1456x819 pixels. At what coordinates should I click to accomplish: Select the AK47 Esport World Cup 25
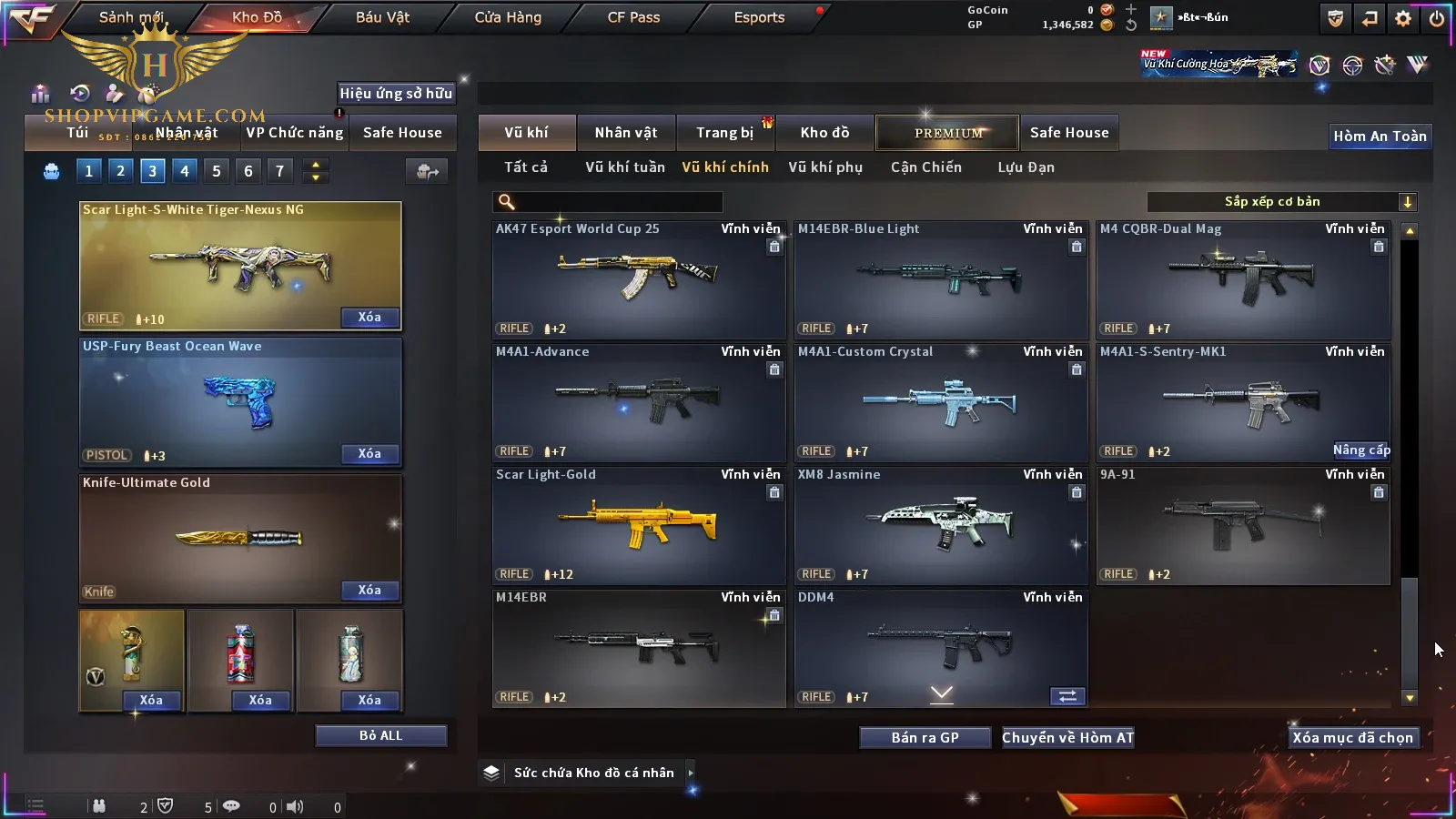[638, 278]
